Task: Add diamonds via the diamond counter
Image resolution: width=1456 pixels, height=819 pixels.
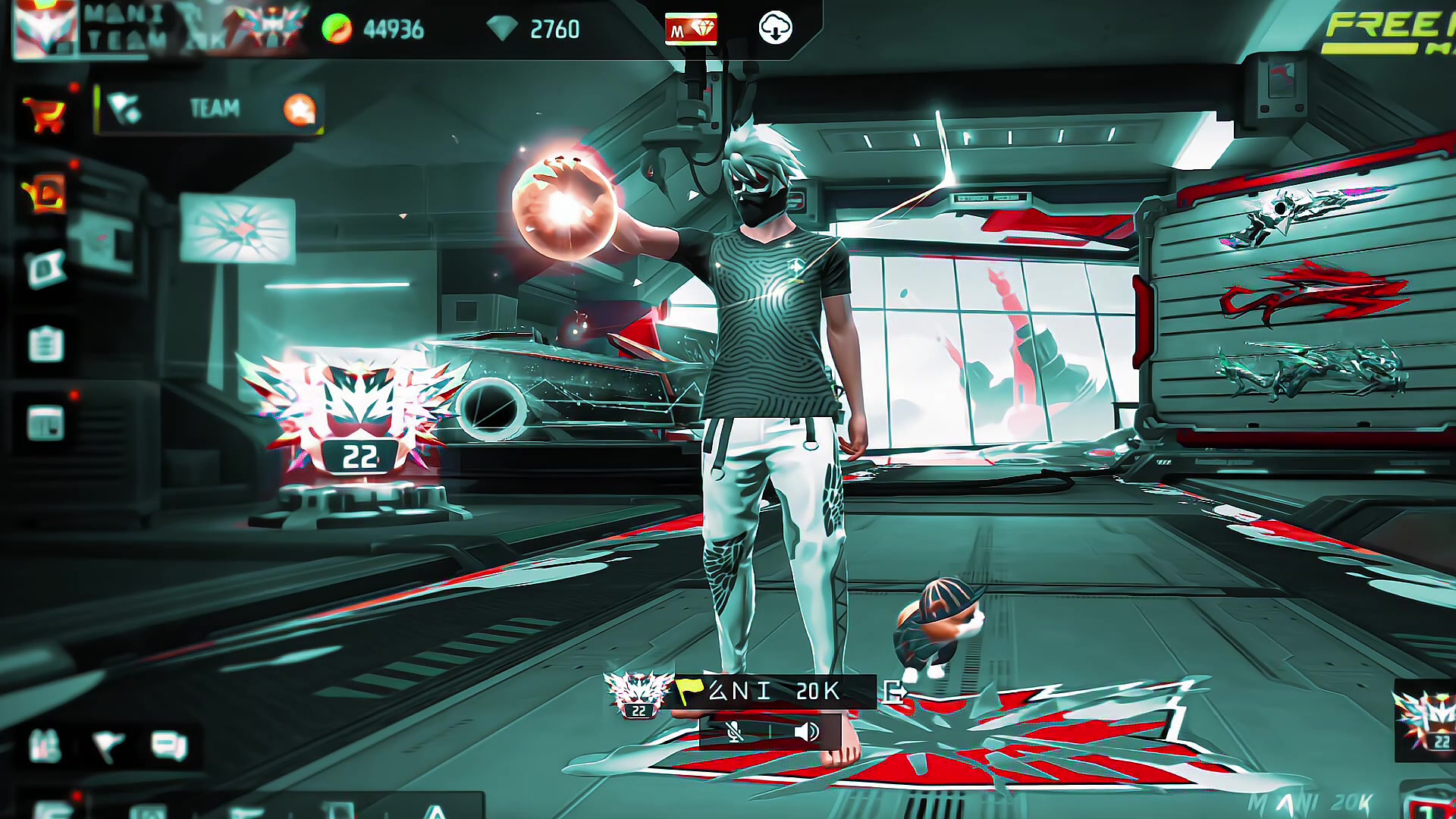Action: coord(534,30)
